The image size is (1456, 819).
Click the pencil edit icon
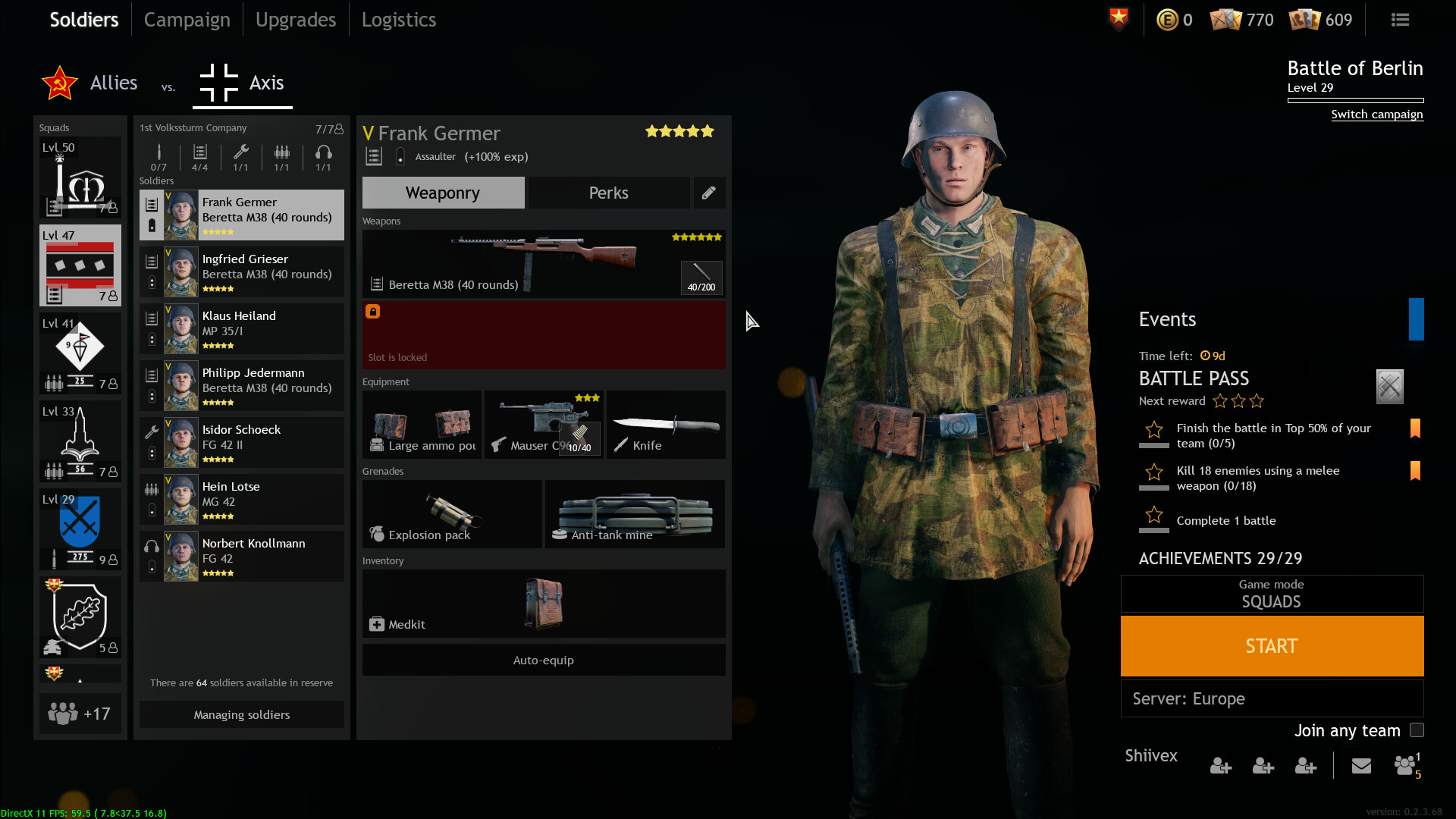pos(708,193)
